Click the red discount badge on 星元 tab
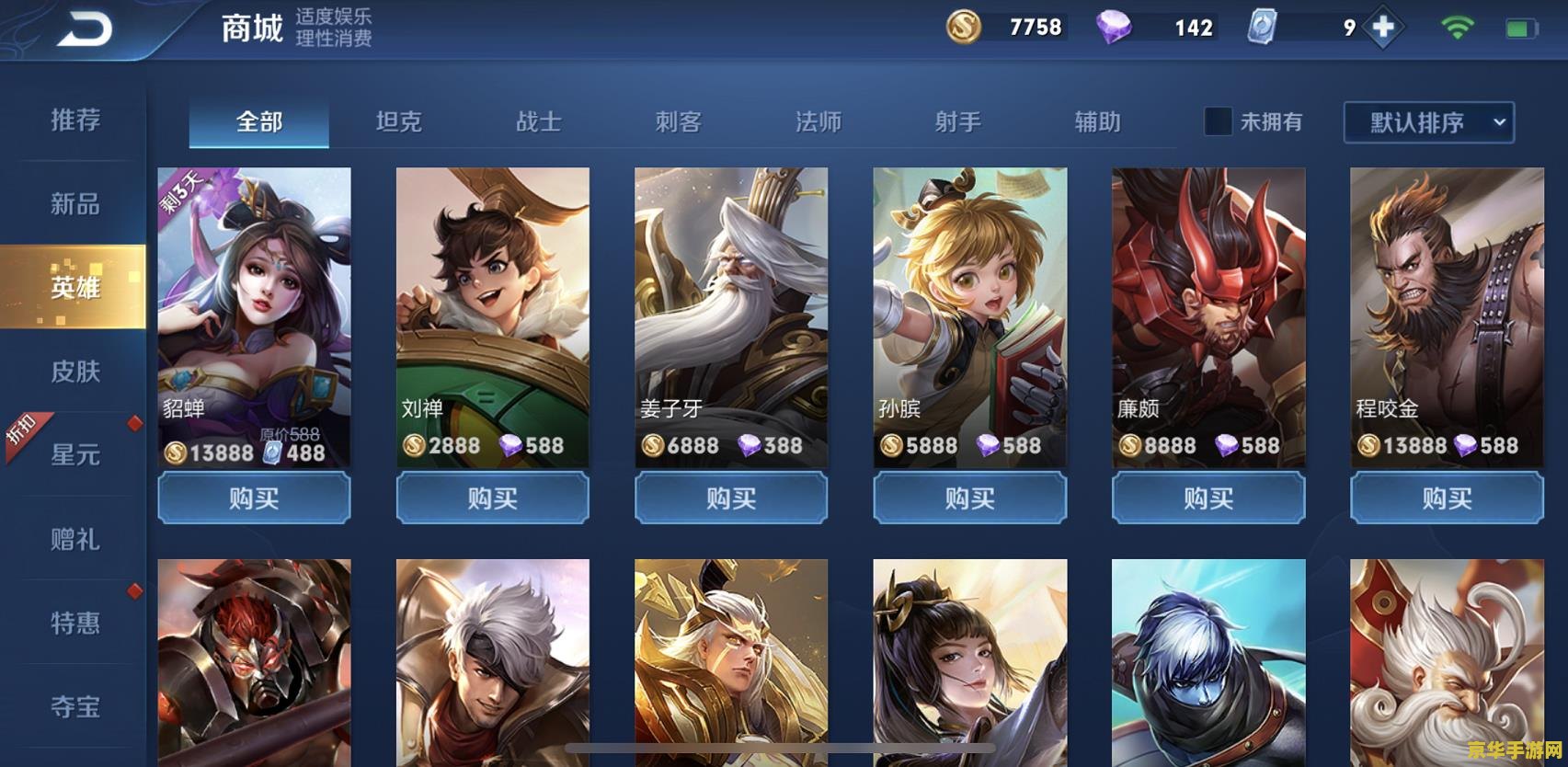The image size is (1568, 767). [x=134, y=426]
